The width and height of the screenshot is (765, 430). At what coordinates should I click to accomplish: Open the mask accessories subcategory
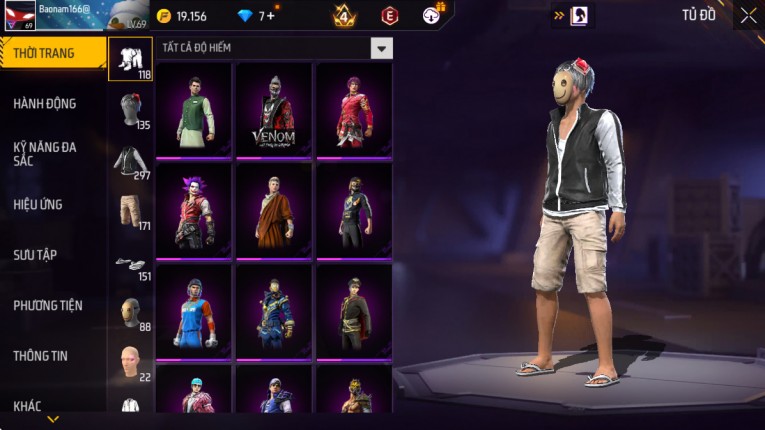(x=130, y=312)
